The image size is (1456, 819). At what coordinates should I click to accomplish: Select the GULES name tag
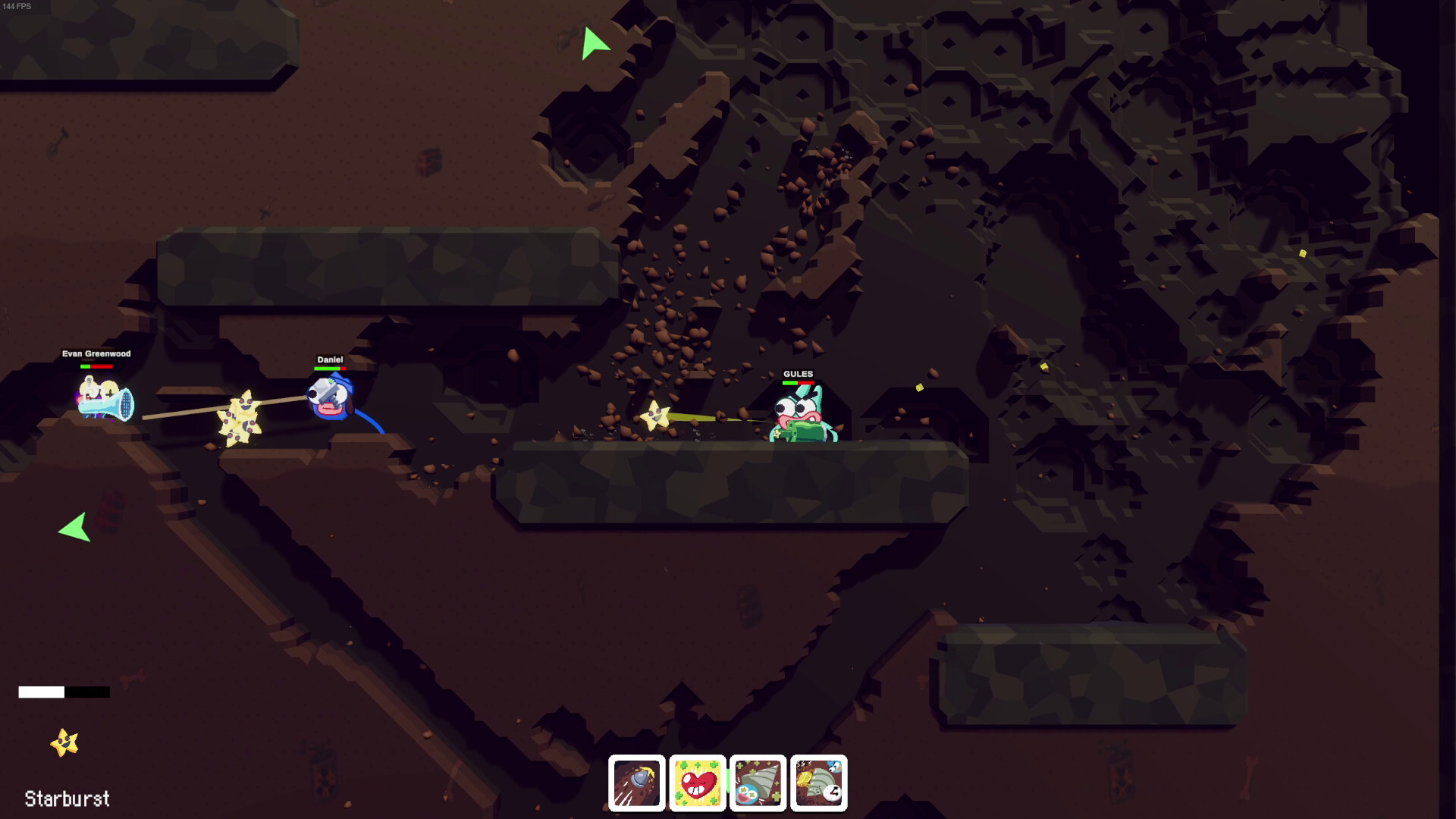coord(798,373)
